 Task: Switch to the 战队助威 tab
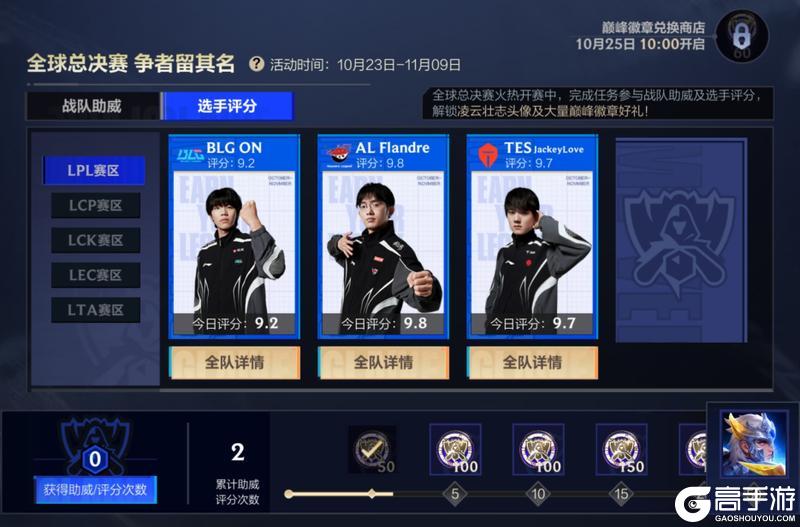point(92,106)
